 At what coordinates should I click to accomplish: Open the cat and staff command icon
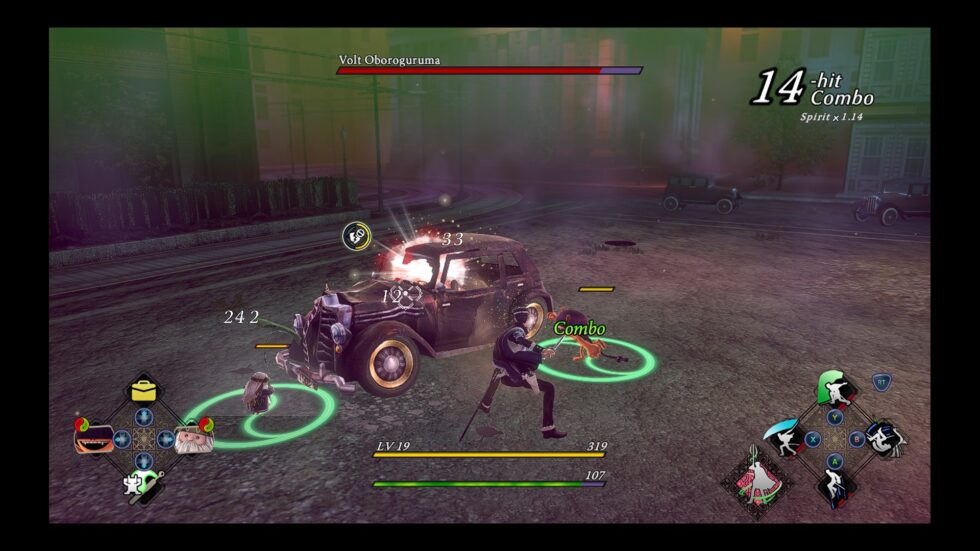coord(140,484)
